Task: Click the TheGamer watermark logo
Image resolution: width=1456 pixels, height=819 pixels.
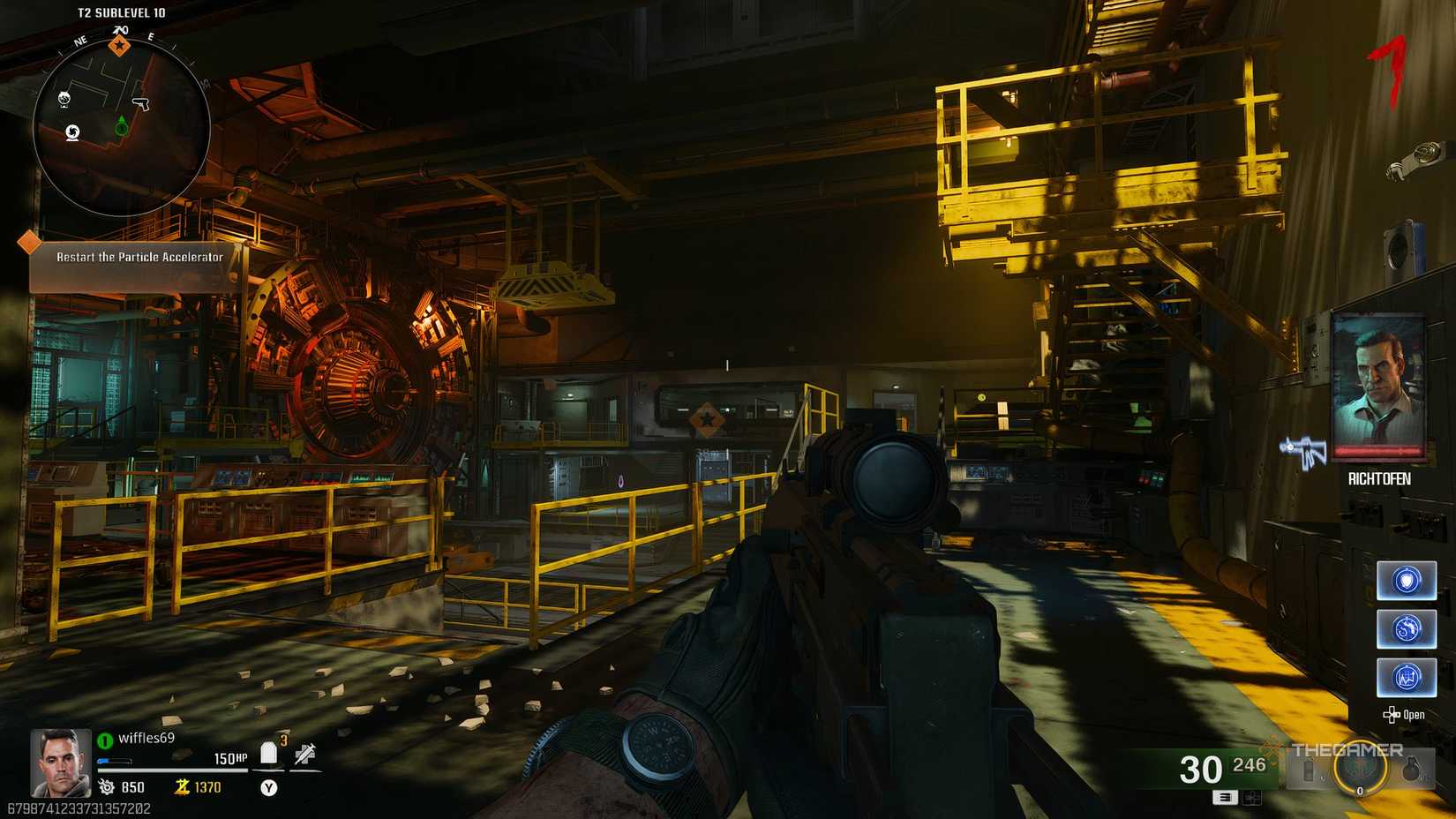Action: (1348, 749)
